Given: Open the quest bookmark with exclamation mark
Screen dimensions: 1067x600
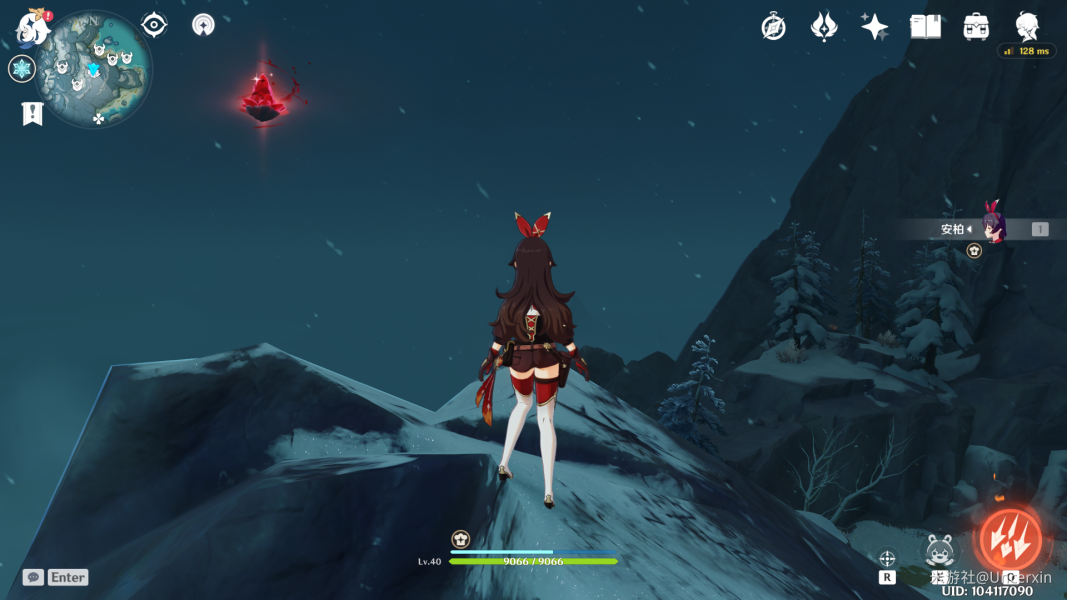Looking at the screenshot, I should pos(32,113).
